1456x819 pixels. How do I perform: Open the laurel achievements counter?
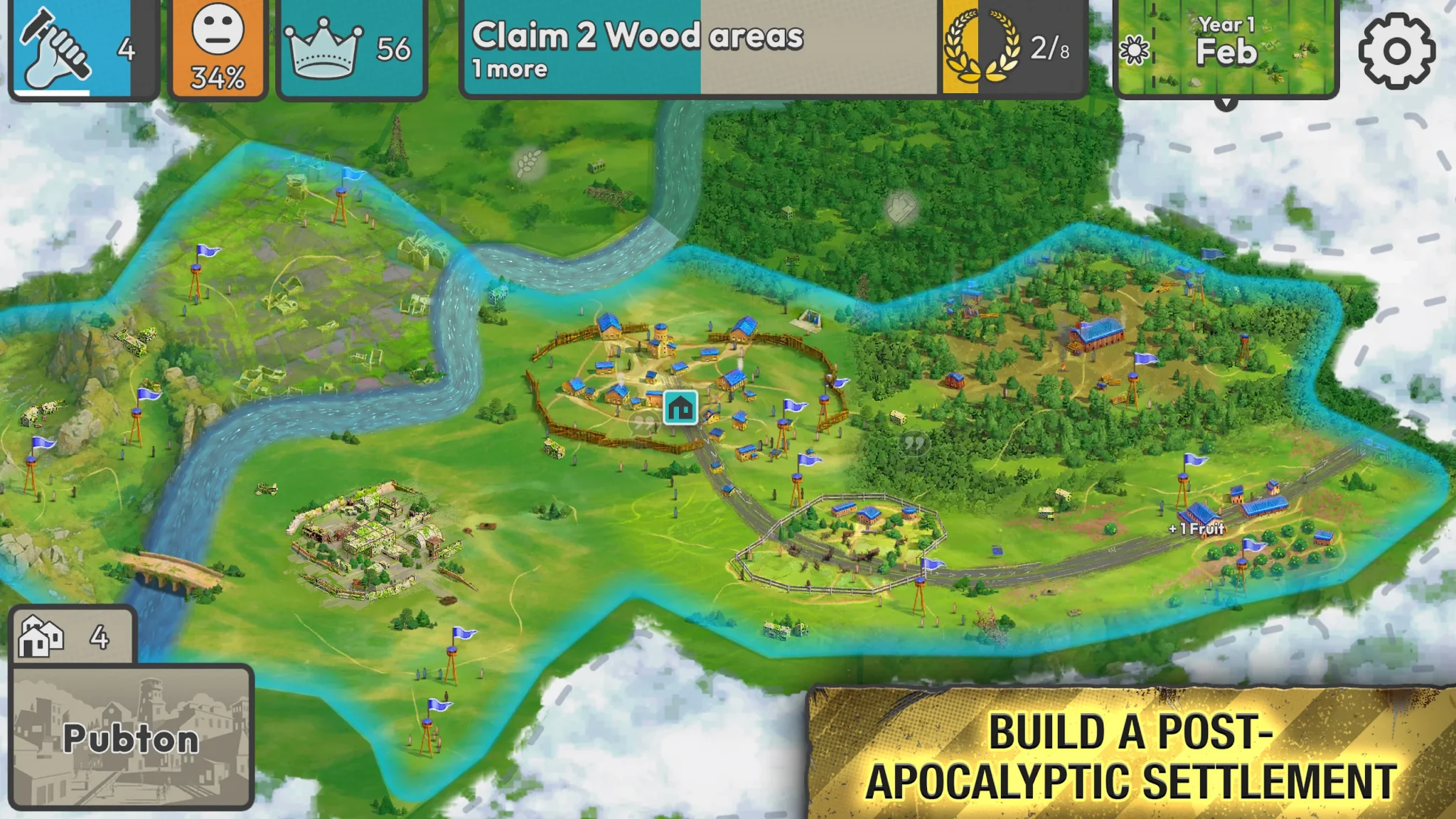[x=1014, y=49]
